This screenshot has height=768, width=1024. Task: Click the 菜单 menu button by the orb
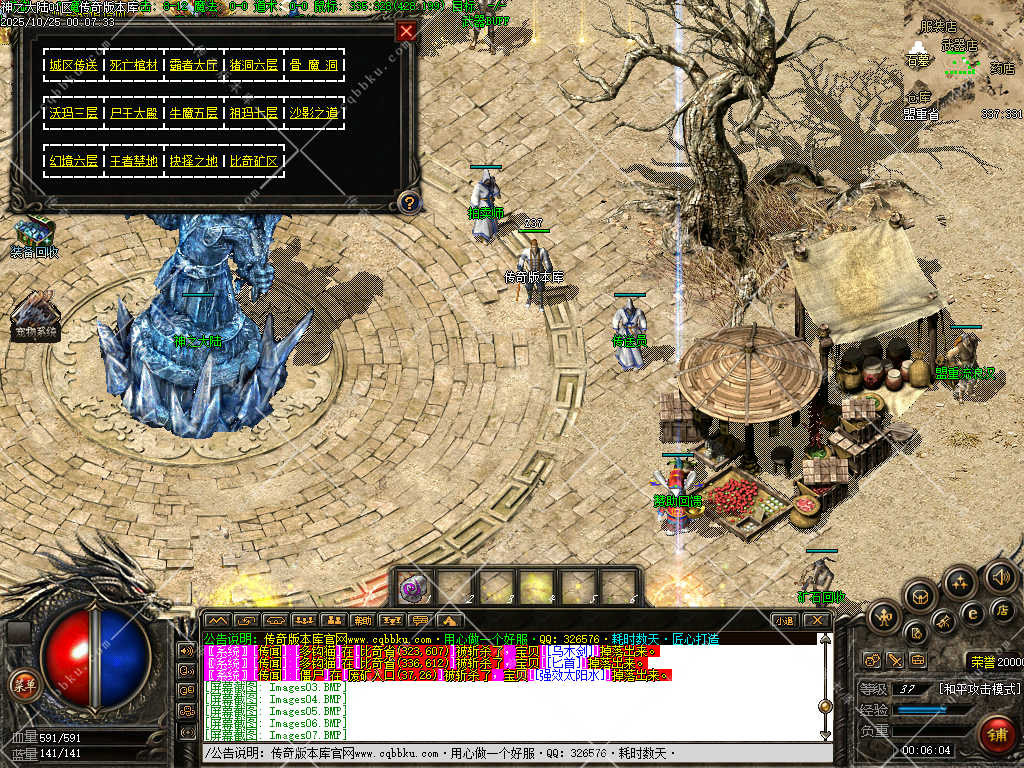[22, 685]
